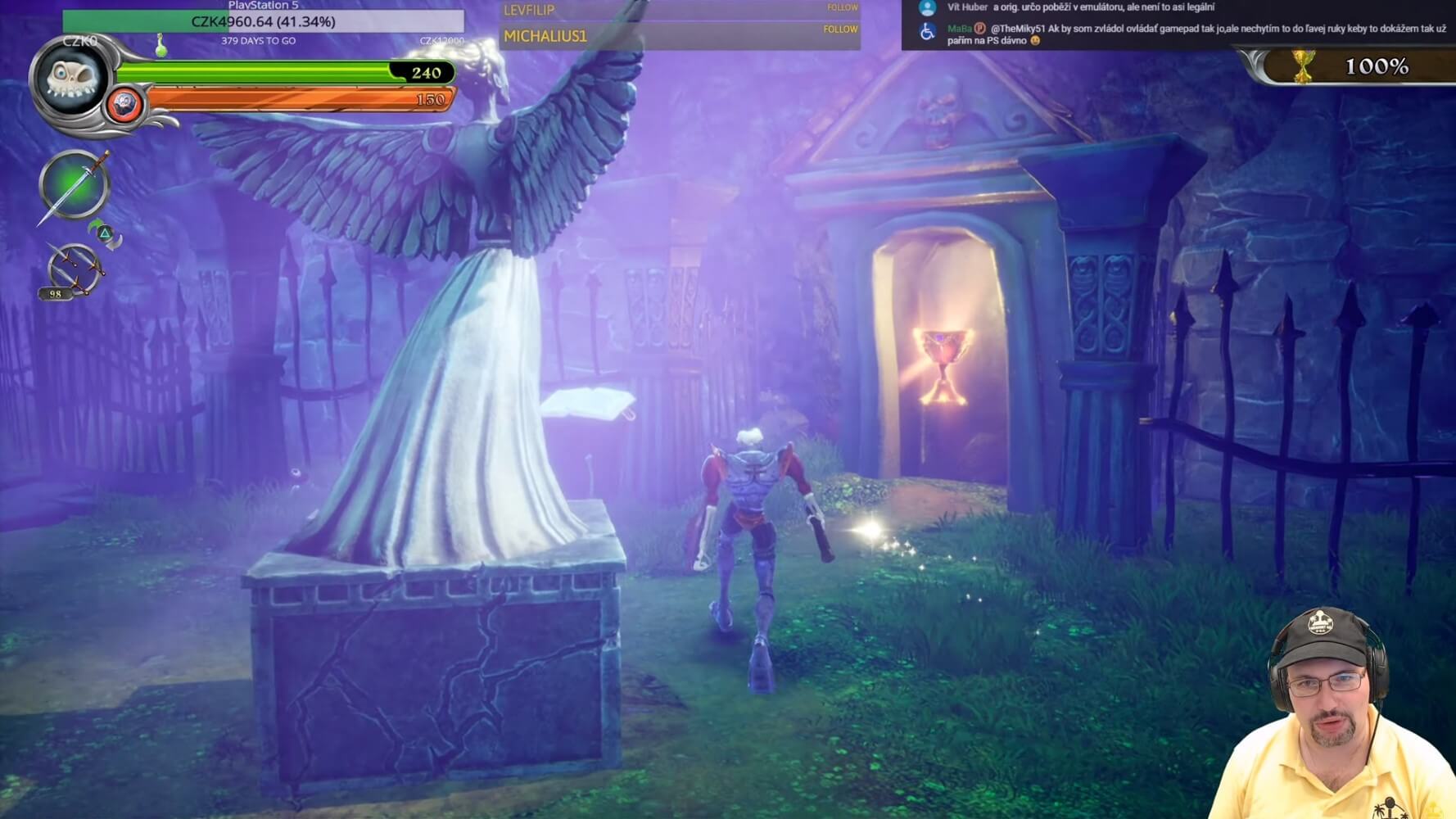Choose the throwing daggers secondary weapon
The image size is (1456, 819).
tap(73, 269)
